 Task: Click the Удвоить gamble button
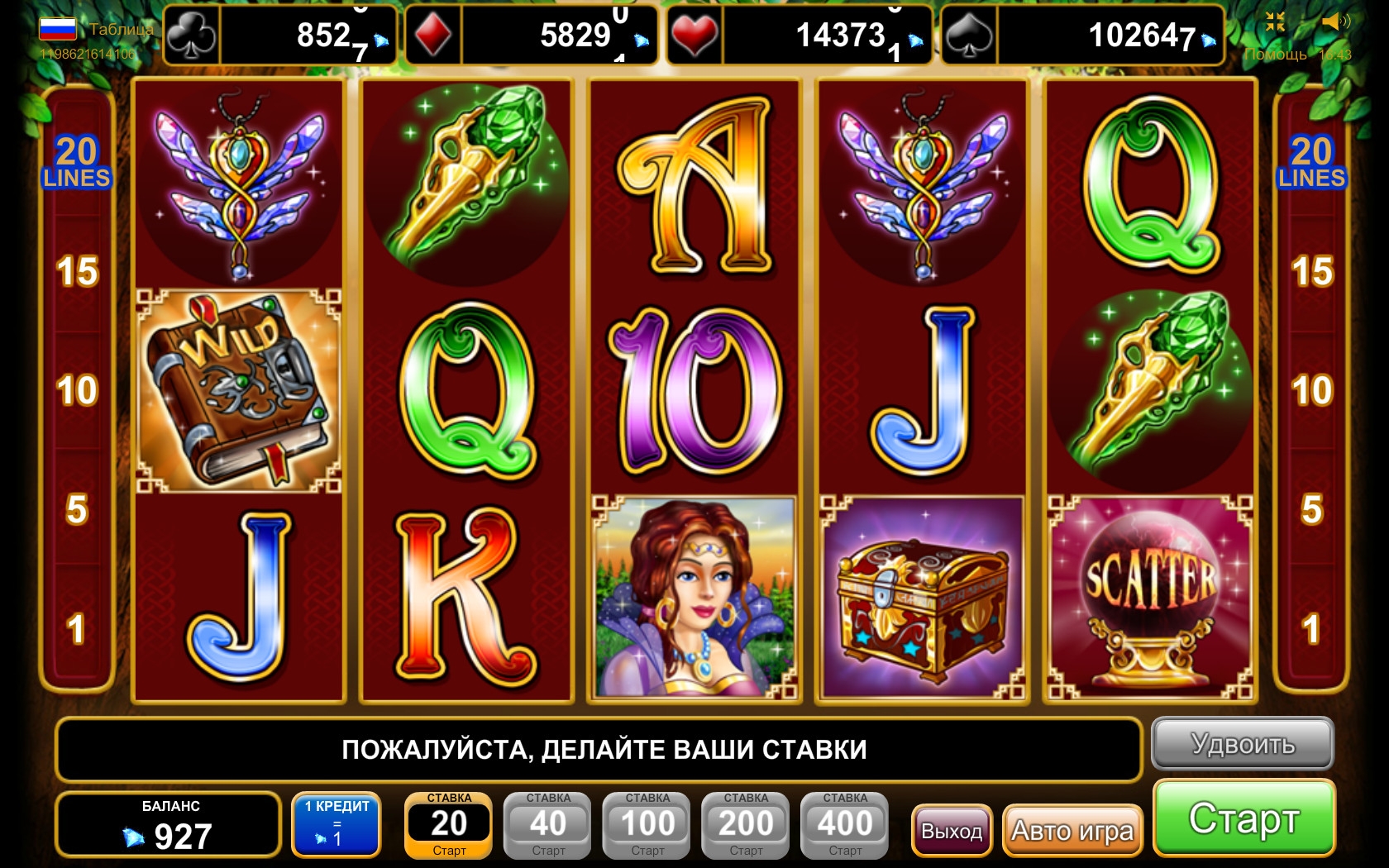[1242, 744]
